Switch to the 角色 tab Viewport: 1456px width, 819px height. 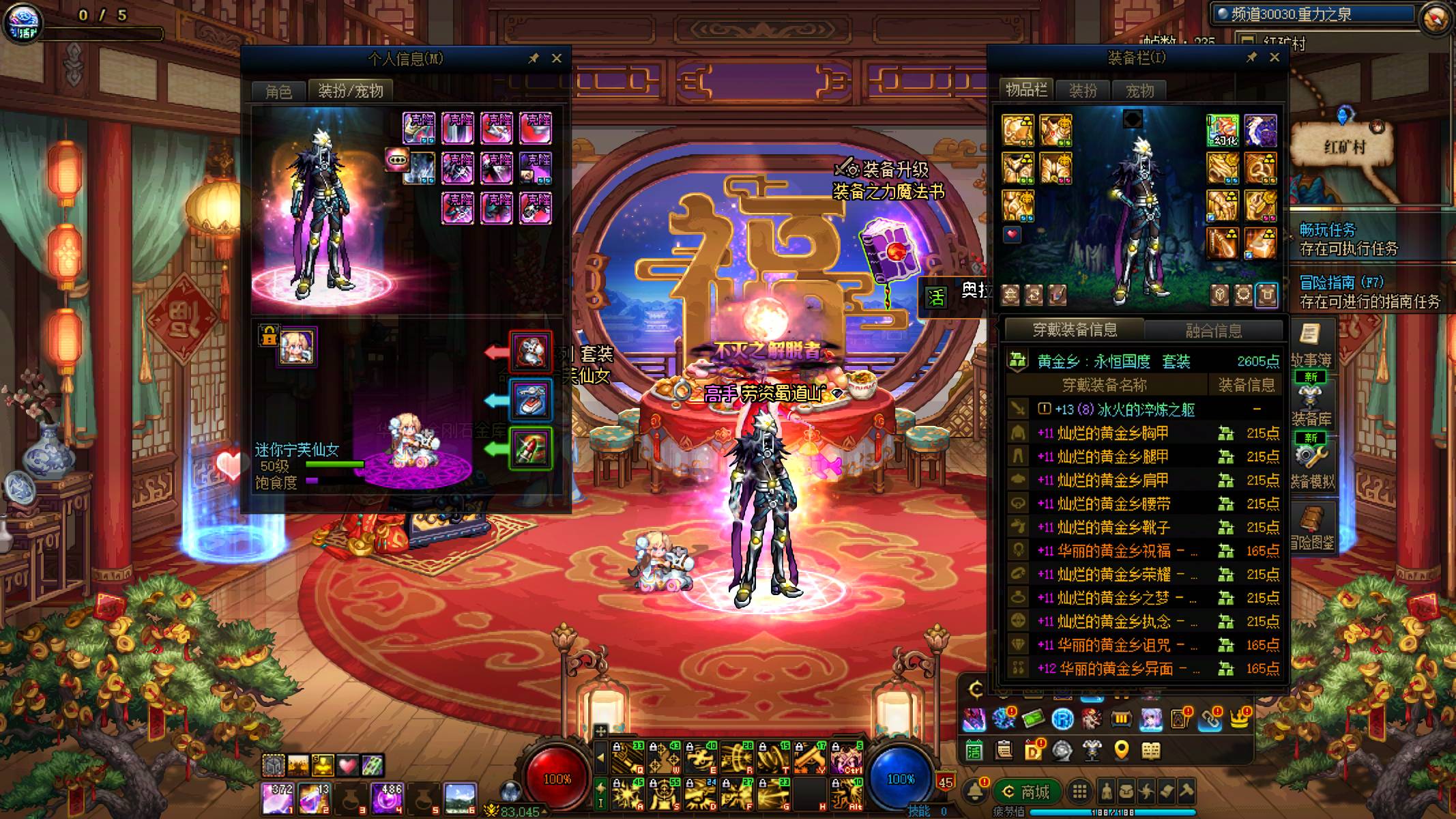pyautogui.click(x=278, y=91)
